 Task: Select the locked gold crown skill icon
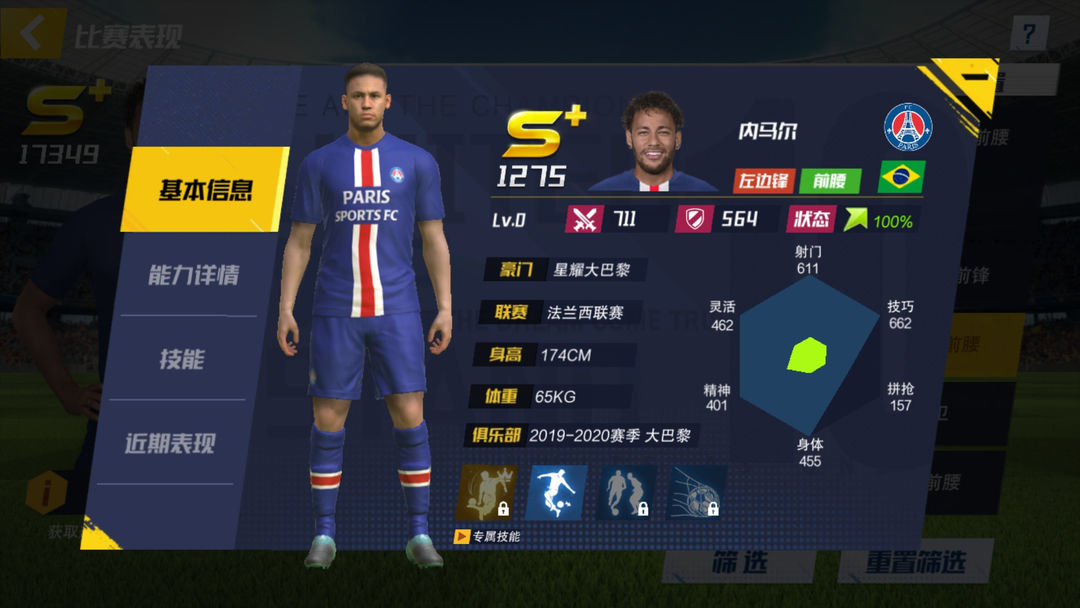point(486,492)
